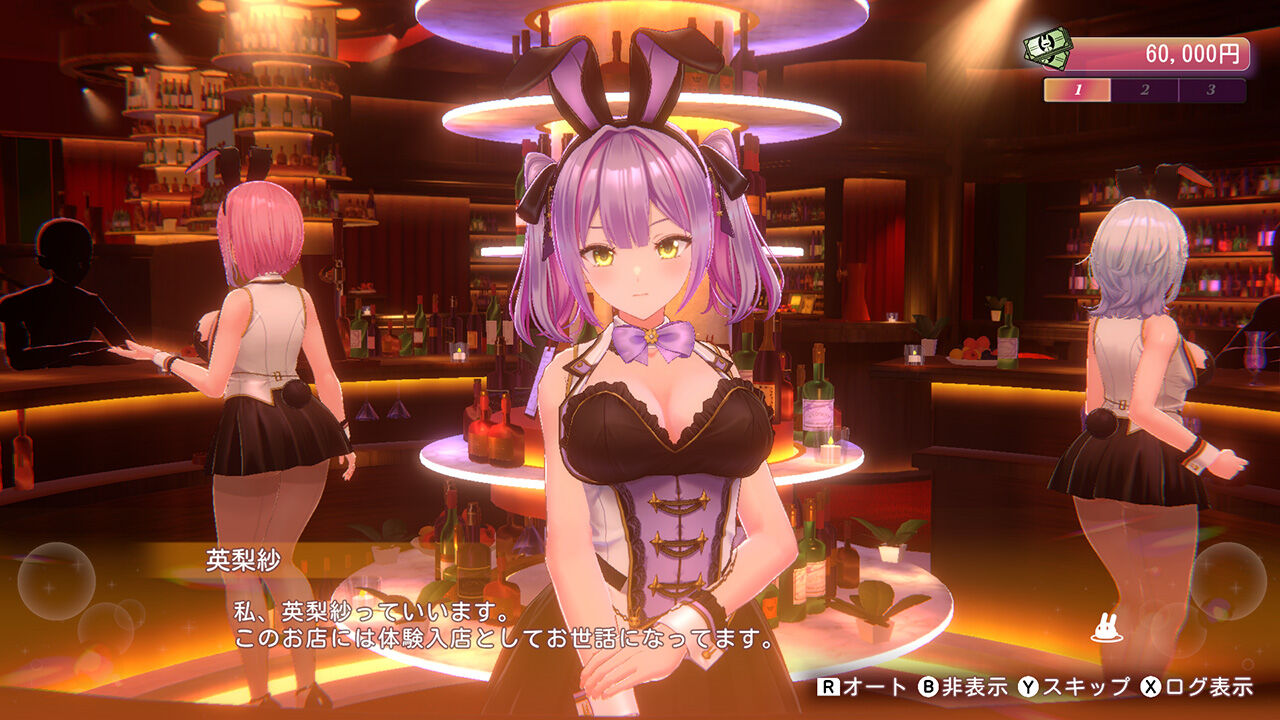This screenshot has width=1280, height=720.
Task: Select the highlighted page 1 tab
Action: click(x=1077, y=89)
